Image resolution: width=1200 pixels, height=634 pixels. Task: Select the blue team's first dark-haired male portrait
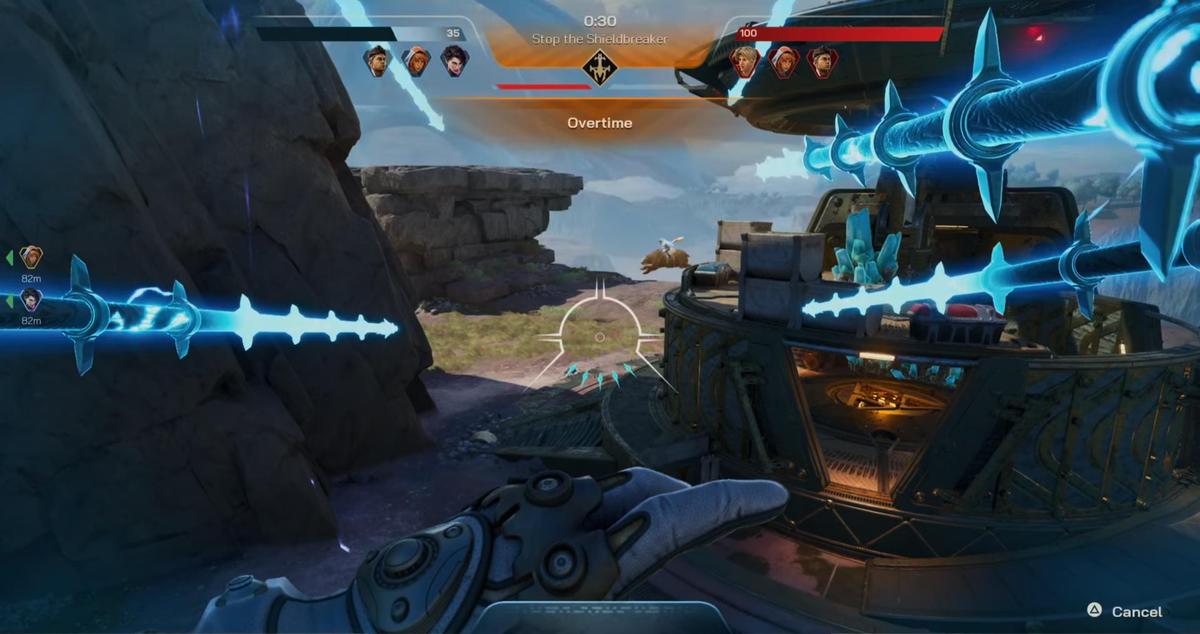pos(377,61)
